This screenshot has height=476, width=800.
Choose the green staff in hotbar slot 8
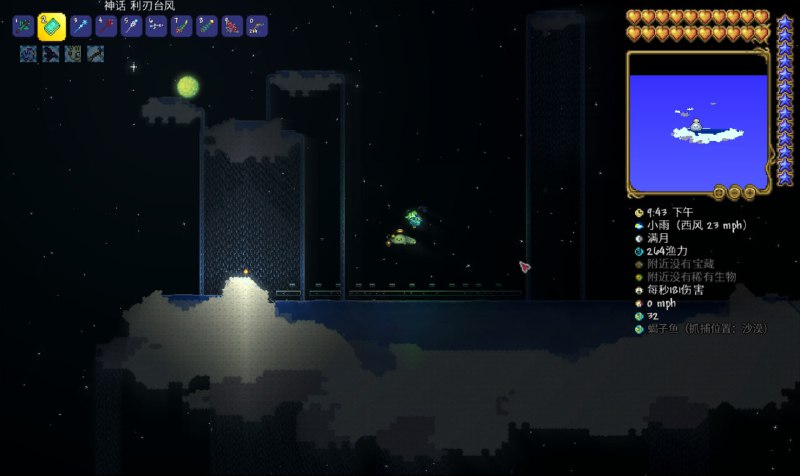206,27
